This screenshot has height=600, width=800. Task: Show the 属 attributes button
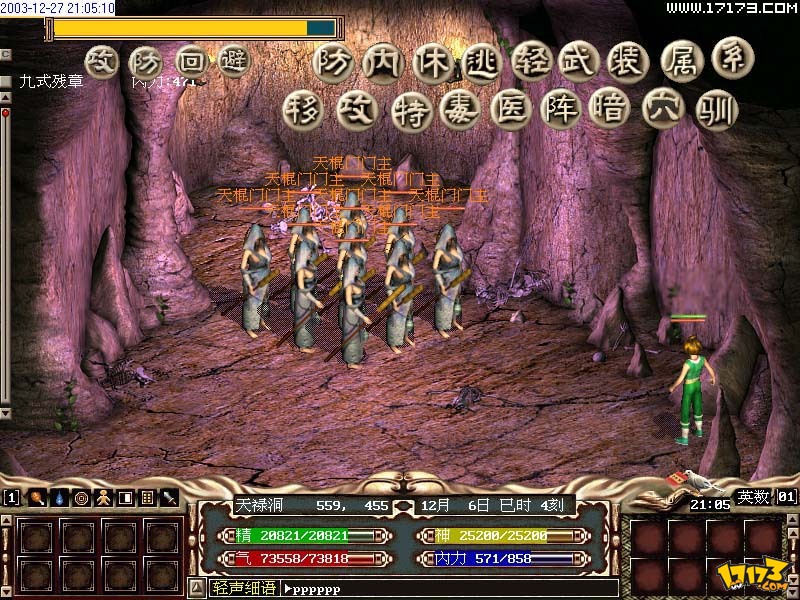tap(683, 62)
